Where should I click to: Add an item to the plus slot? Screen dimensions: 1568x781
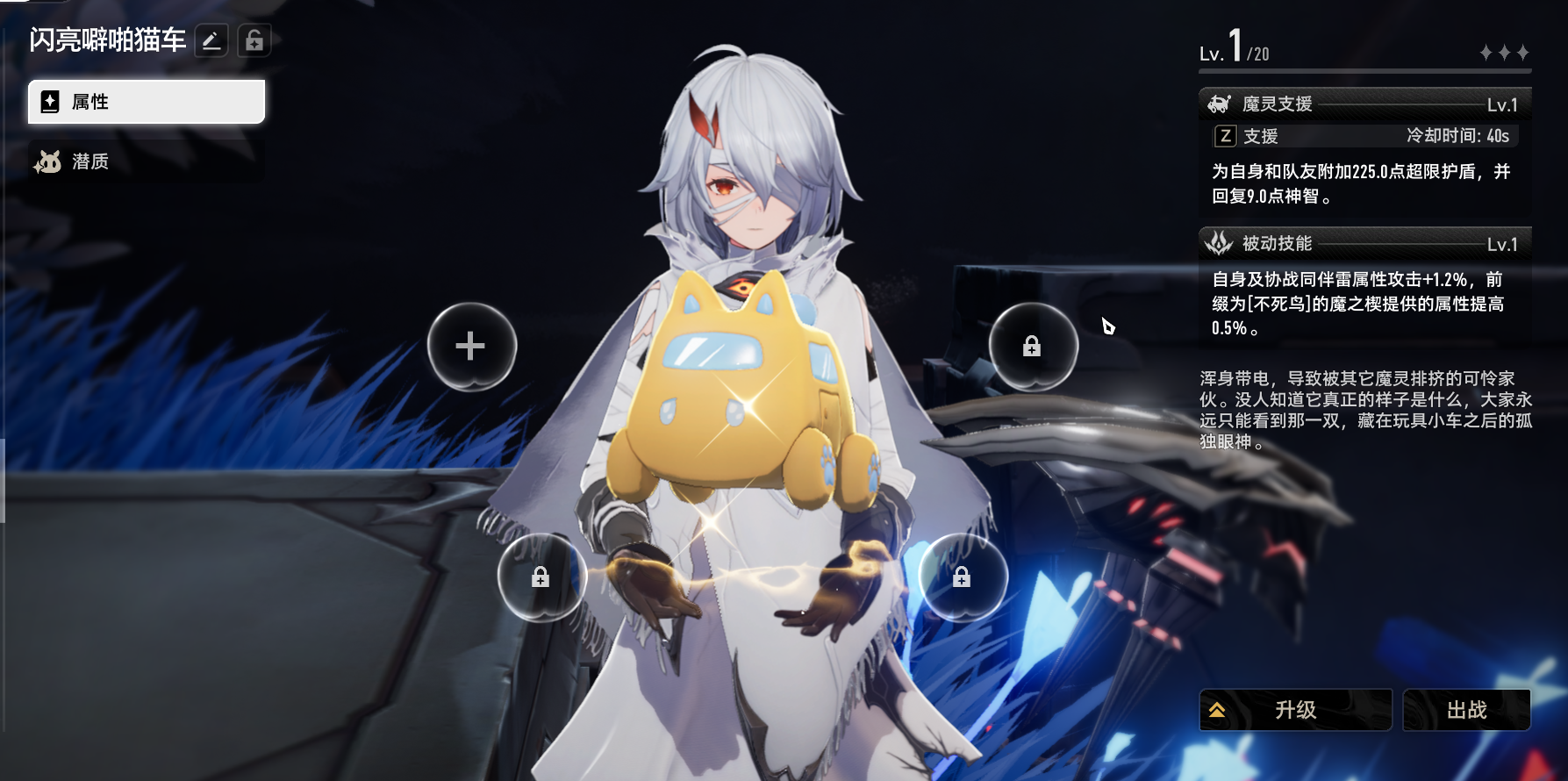click(471, 346)
